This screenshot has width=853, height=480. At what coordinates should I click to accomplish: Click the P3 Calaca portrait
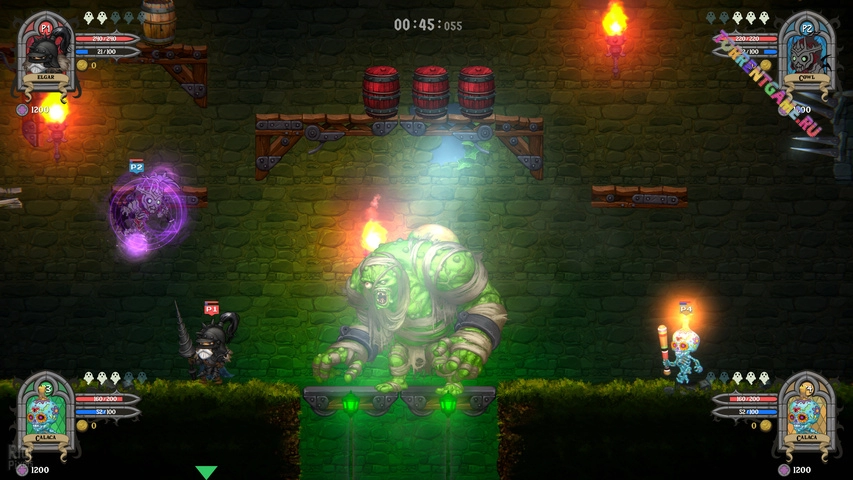46,410
